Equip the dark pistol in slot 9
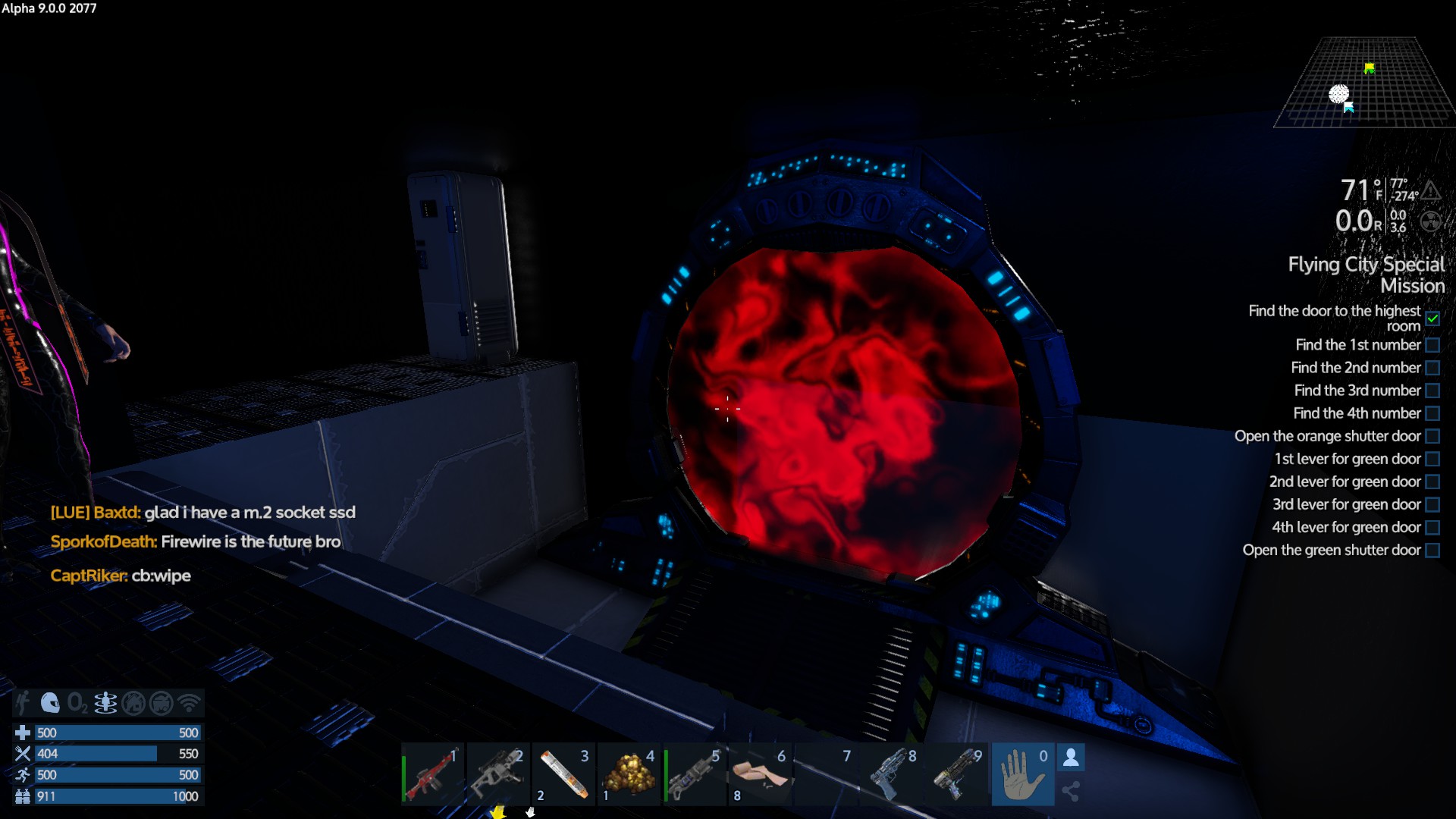 957,775
